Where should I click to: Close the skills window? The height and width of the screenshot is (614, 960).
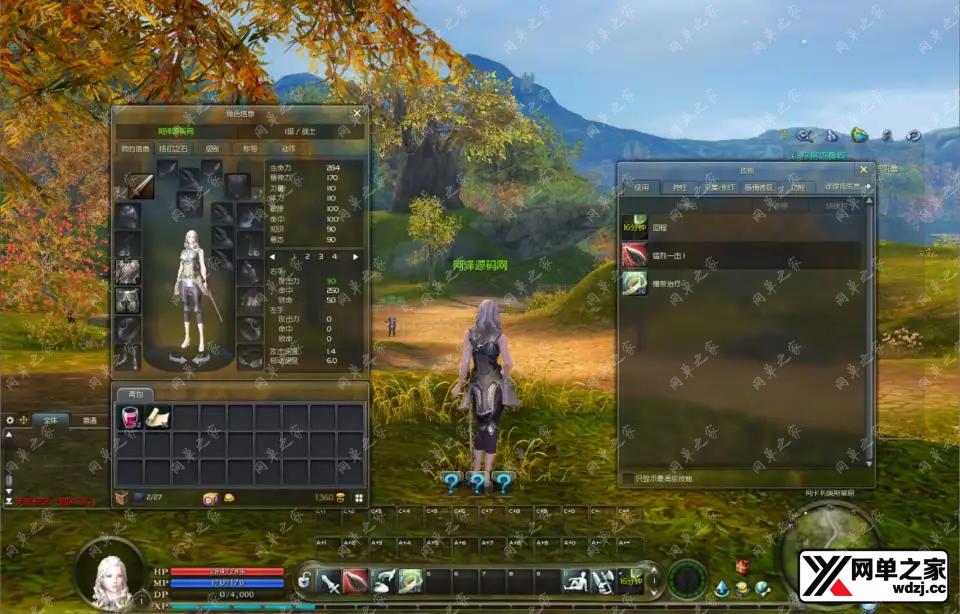[863, 170]
